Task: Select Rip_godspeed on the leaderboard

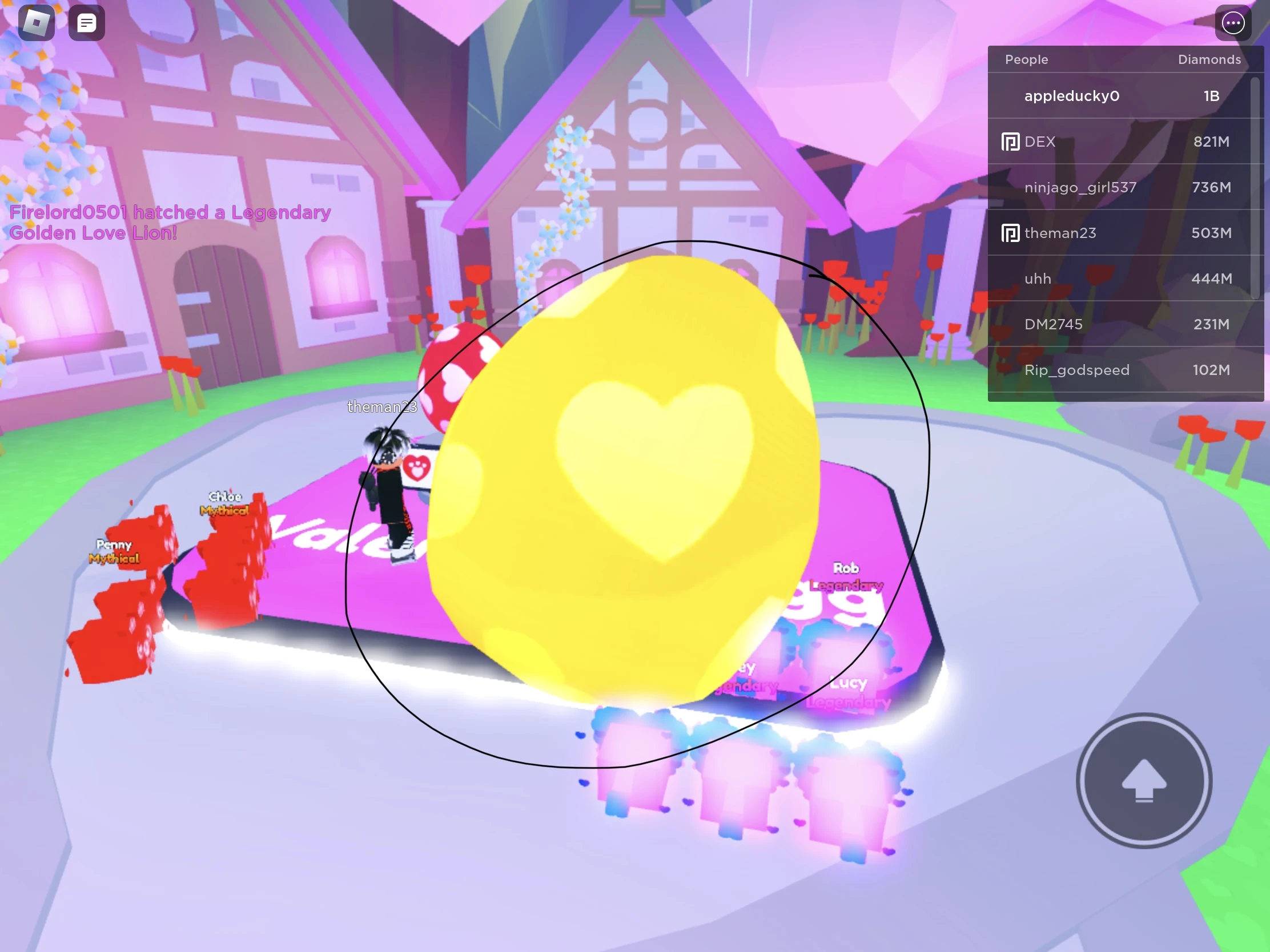Action: [x=1077, y=370]
